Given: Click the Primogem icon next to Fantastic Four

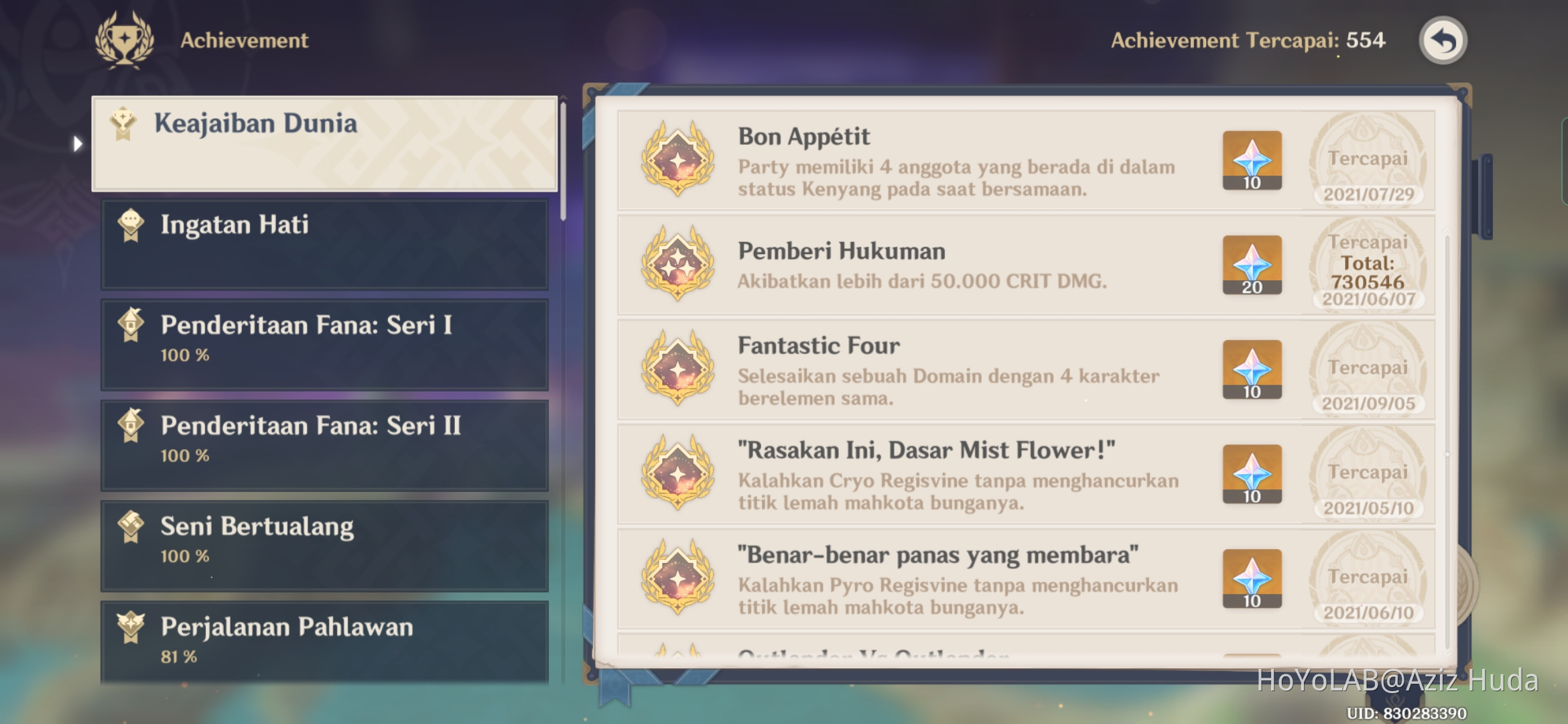Looking at the screenshot, I should 1252,371.
